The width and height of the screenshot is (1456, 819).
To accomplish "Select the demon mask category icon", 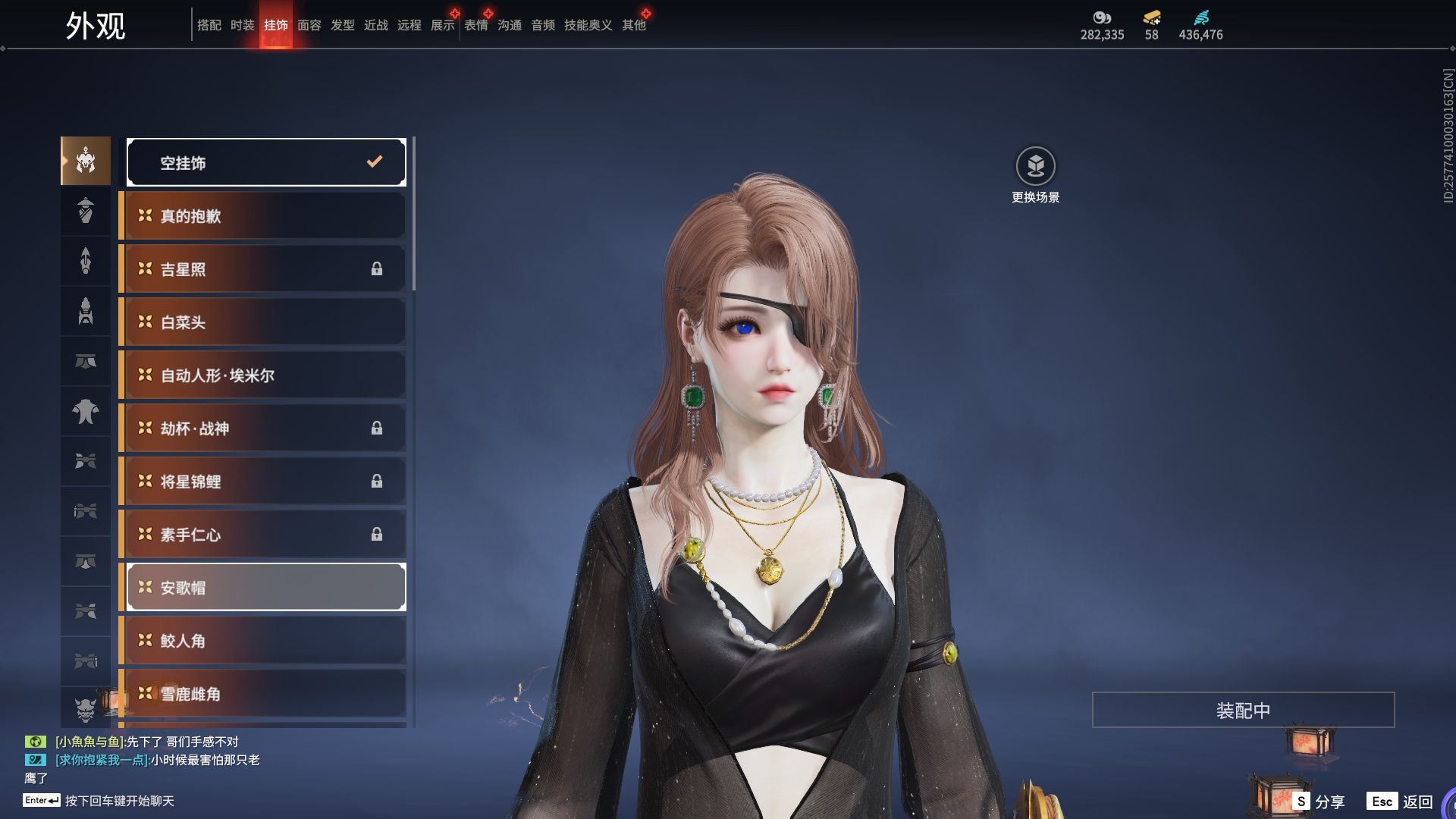I will click(x=86, y=709).
